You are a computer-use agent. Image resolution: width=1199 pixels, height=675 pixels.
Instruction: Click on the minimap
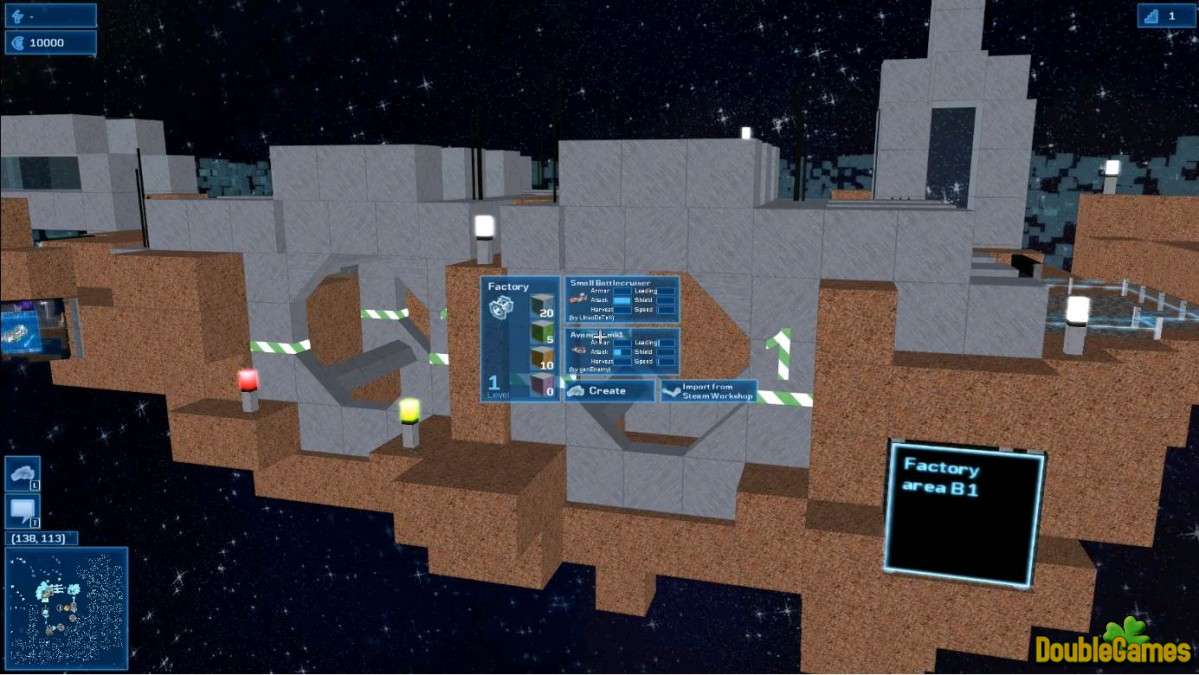click(66, 607)
